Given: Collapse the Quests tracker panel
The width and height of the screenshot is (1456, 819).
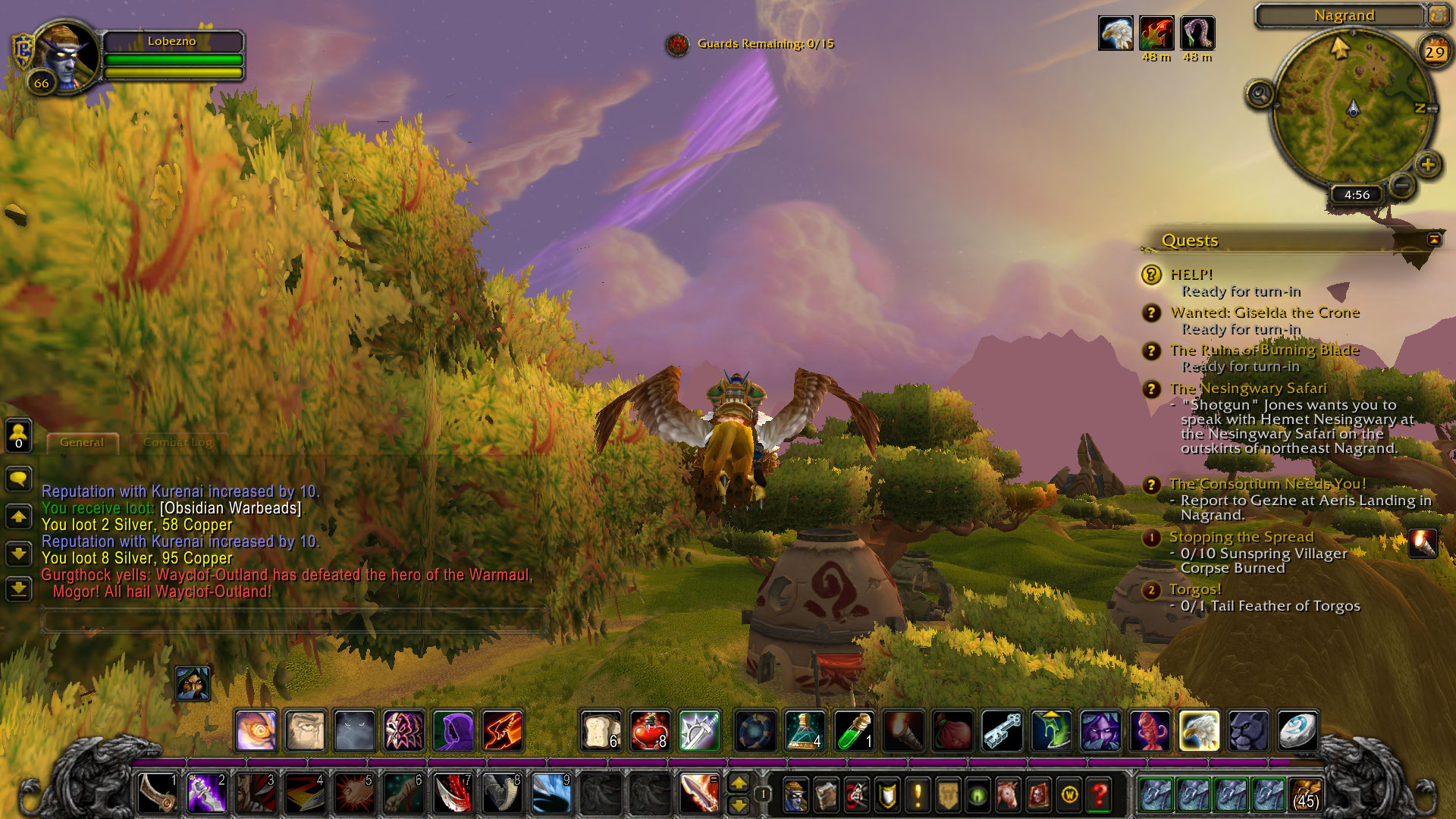Looking at the screenshot, I should [x=1434, y=240].
